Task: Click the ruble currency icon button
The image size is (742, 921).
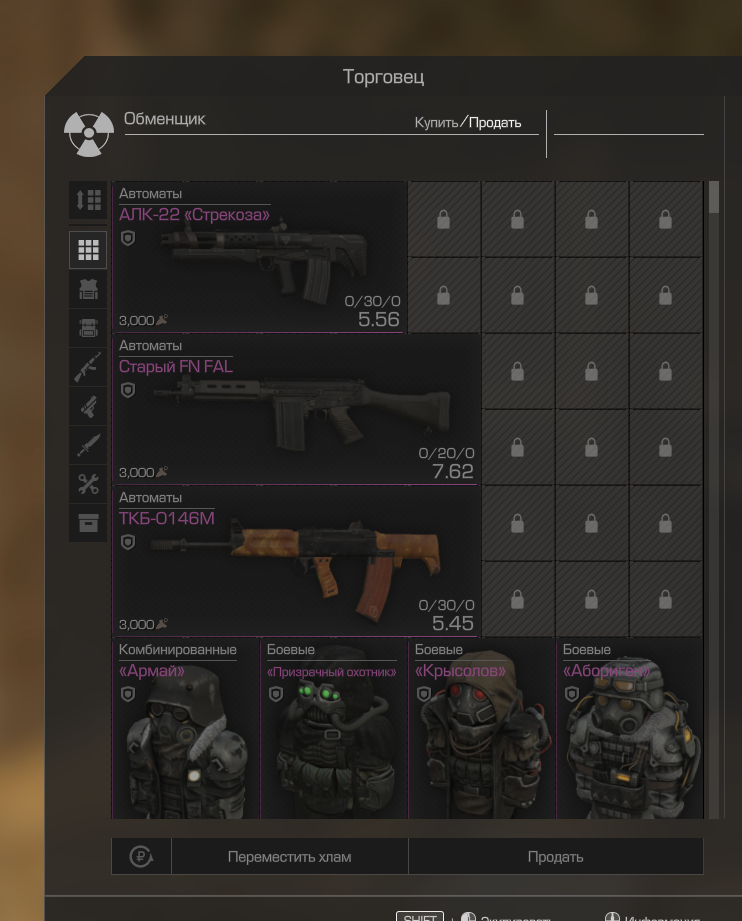Action: point(141,857)
